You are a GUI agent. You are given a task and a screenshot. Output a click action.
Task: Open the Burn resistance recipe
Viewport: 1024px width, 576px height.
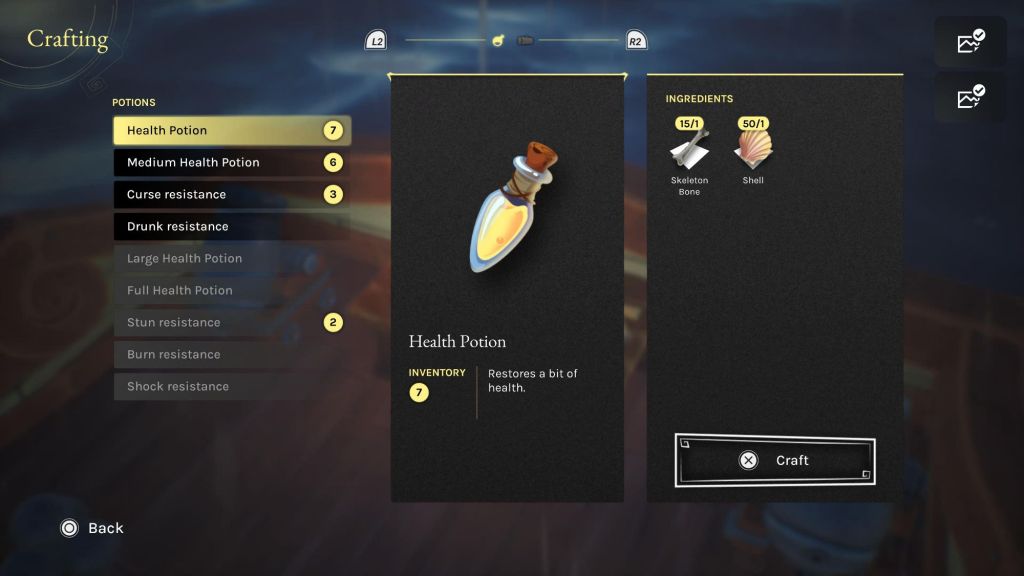(230, 355)
